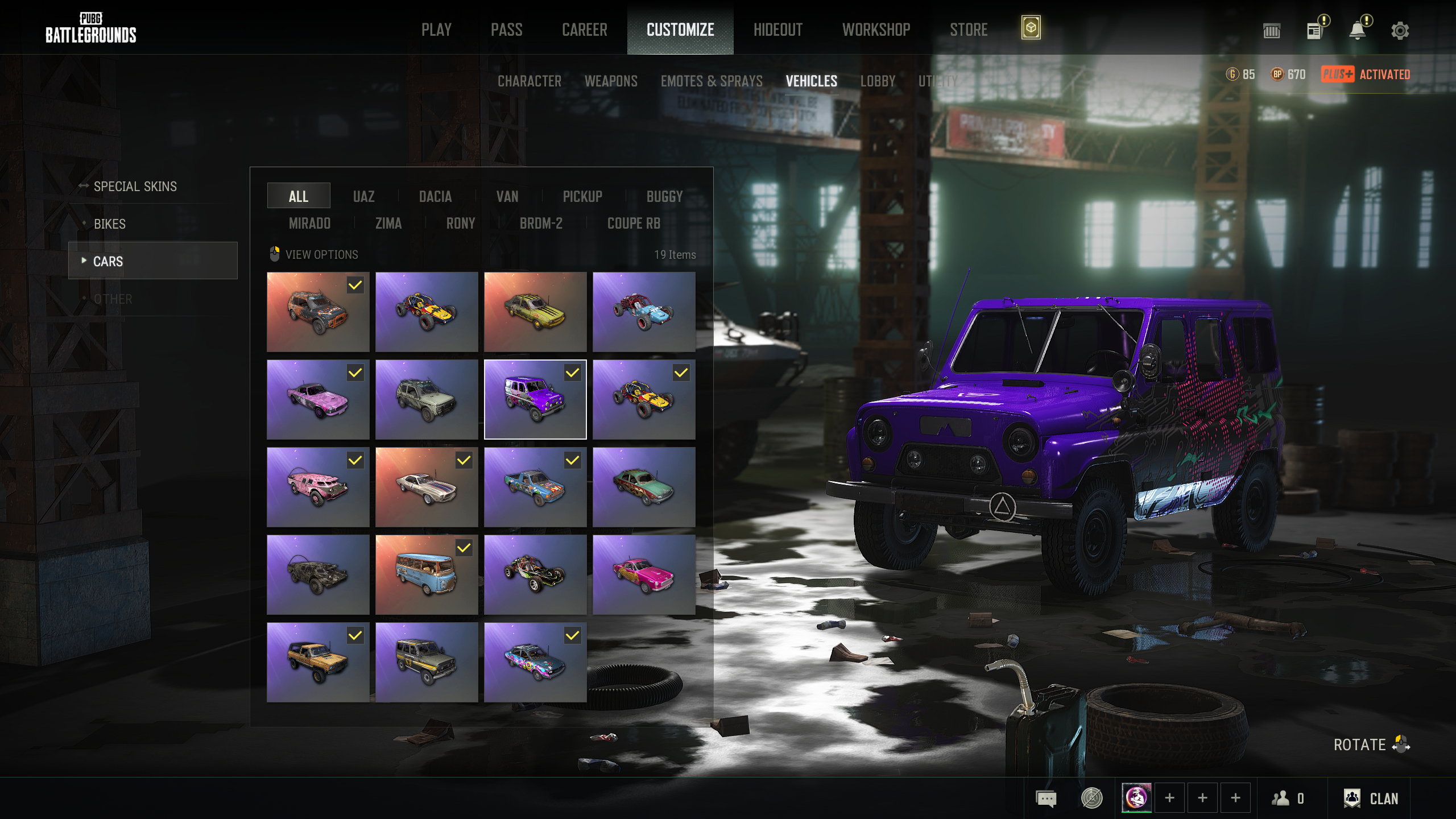
Task: Open the Weapons customization section
Action: click(x=611, y=81)
